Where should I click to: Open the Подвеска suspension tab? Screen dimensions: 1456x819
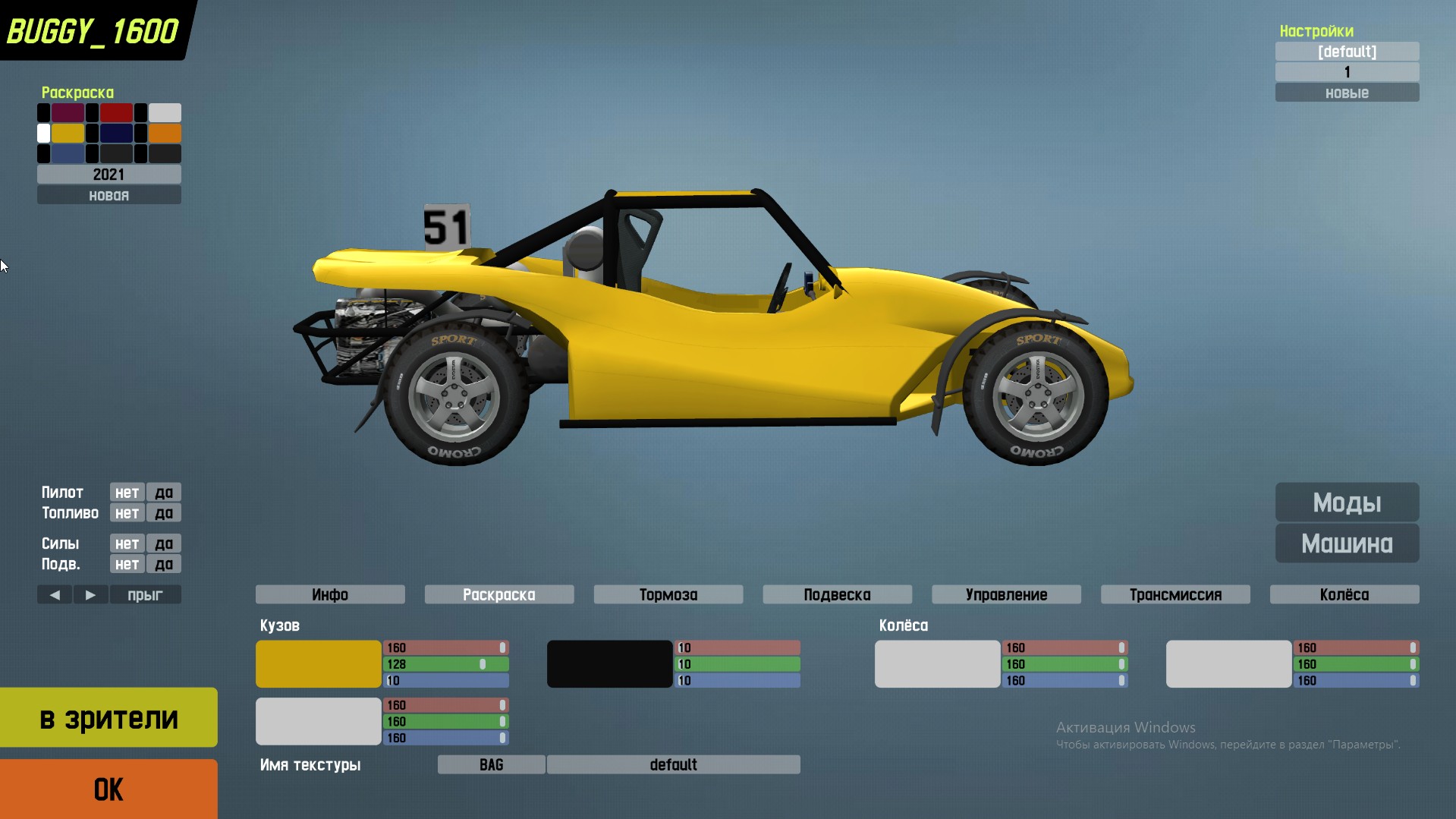[837, 594]
